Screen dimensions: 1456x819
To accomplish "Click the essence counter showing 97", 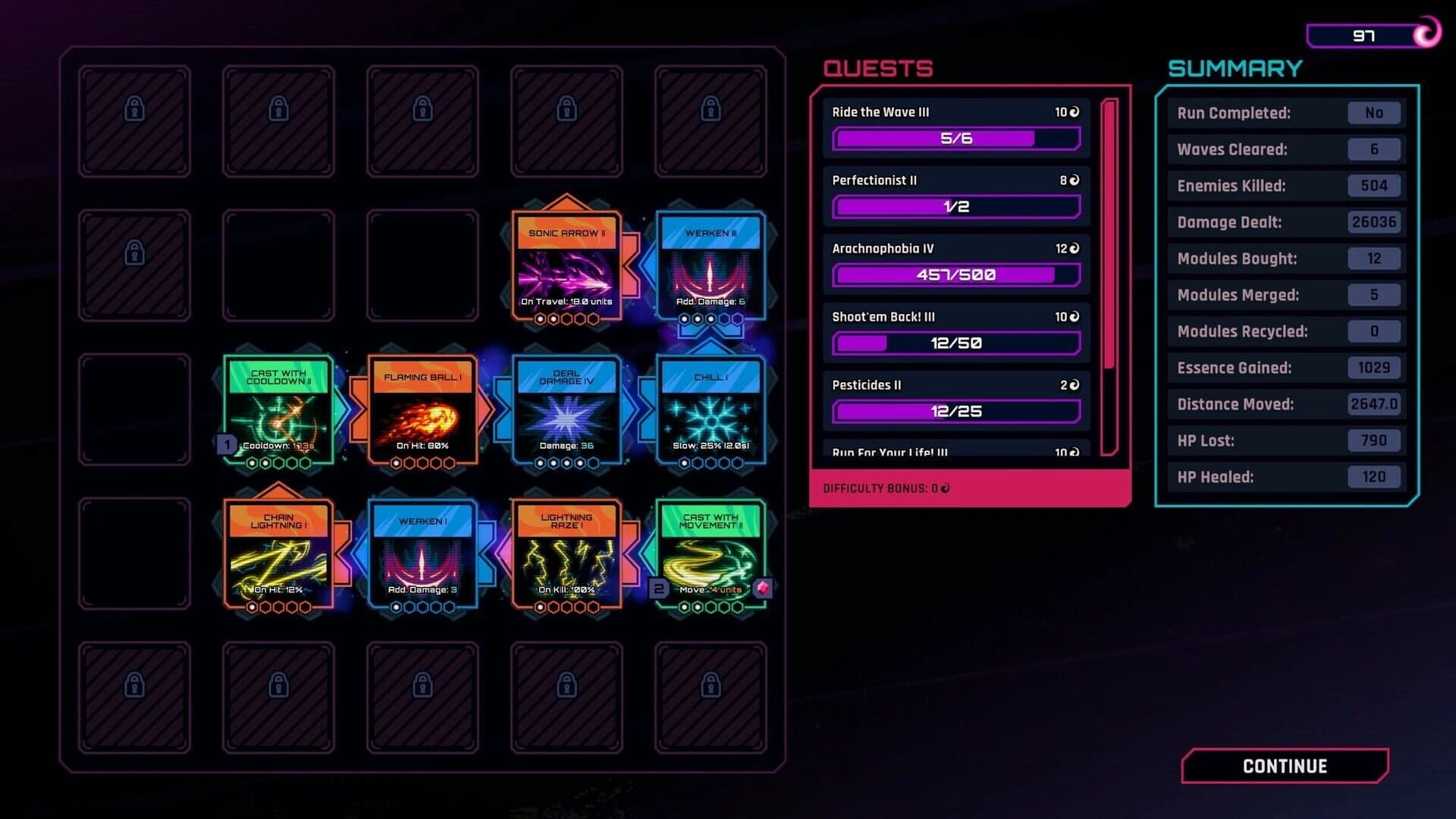I will 1363,33.
